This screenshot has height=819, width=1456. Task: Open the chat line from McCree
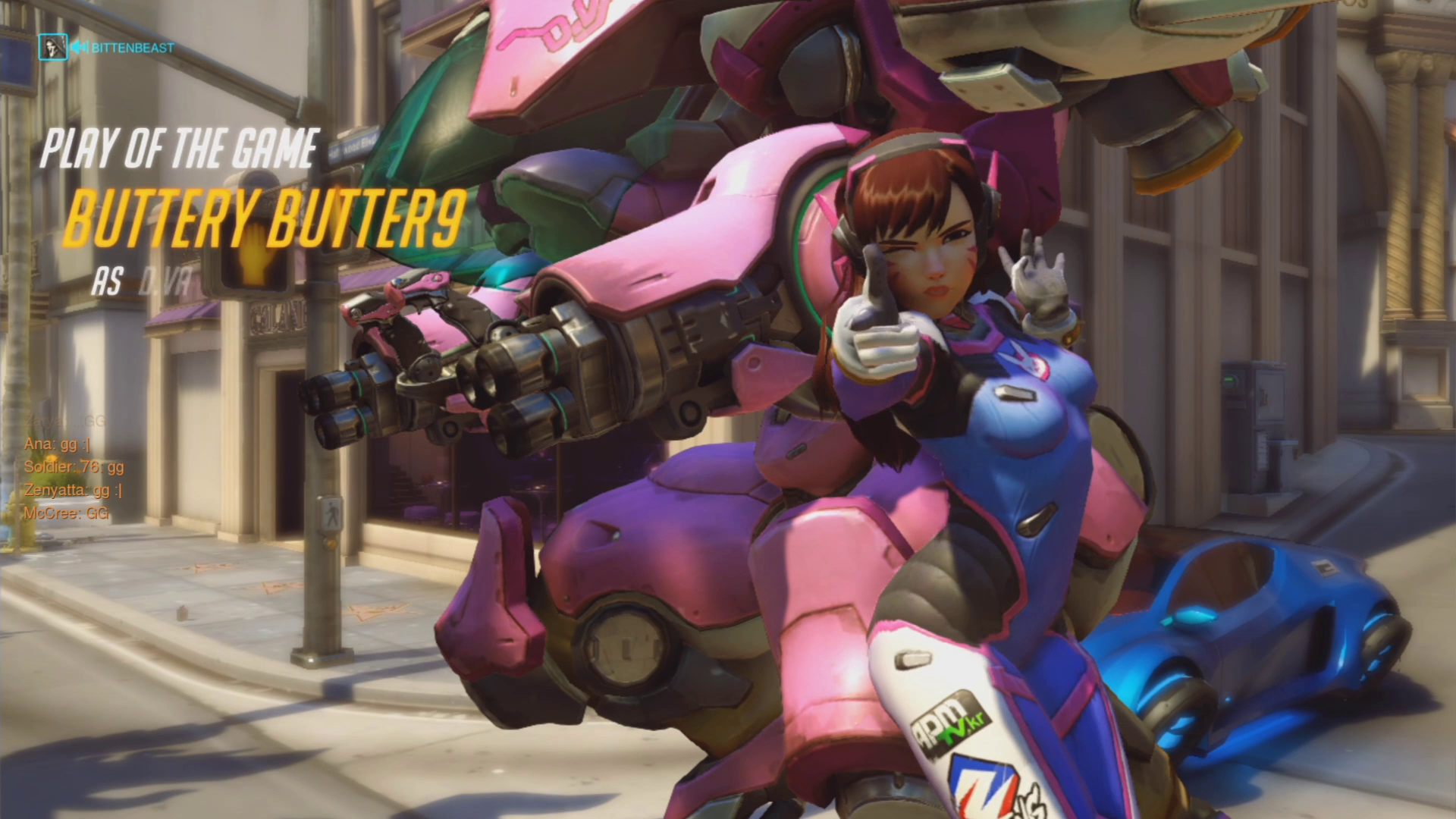tap(67, 513)
